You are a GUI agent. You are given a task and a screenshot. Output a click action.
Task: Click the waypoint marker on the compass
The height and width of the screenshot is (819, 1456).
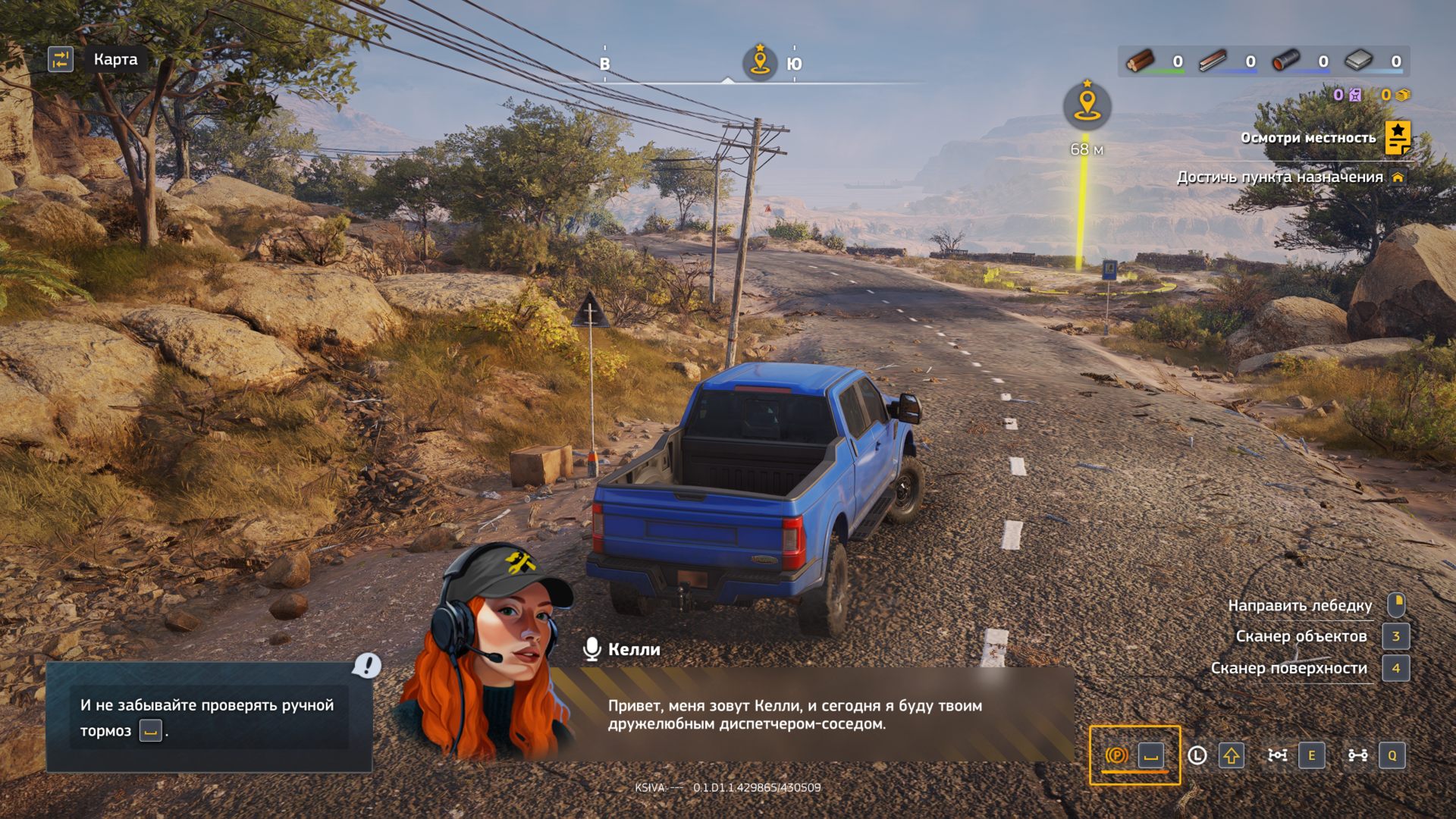(x=759, y=61)
